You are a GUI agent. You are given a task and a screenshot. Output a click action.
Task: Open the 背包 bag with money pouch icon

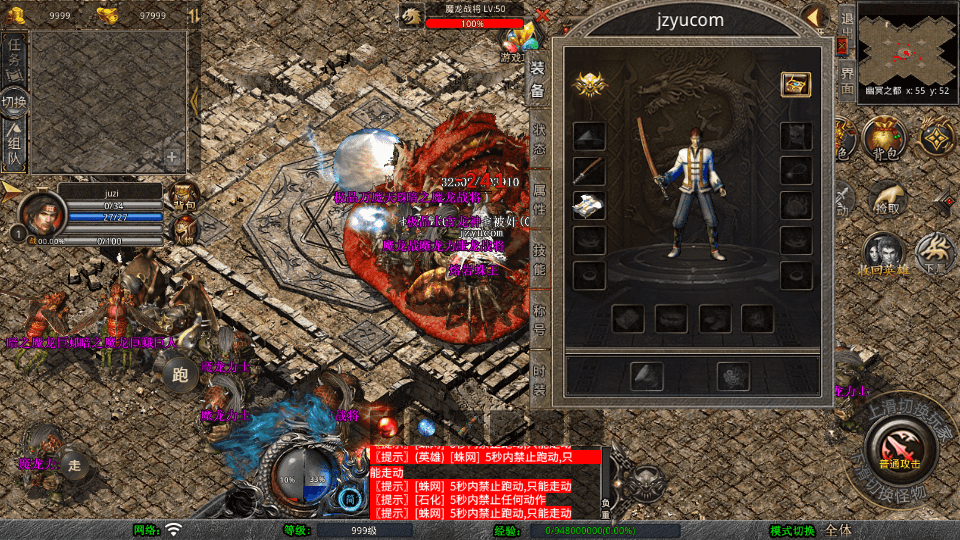884,138
